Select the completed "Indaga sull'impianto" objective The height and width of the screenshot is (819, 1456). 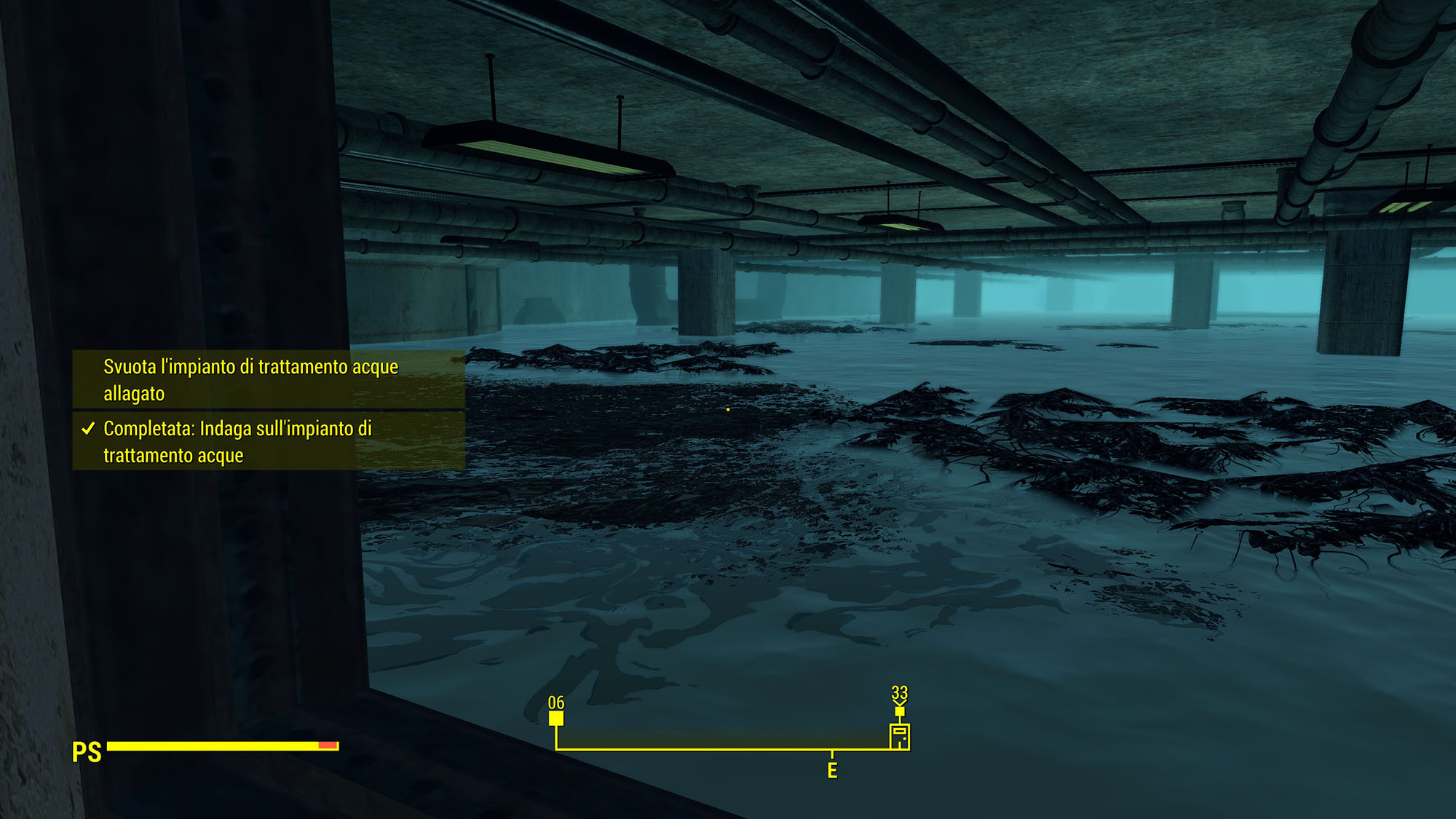point(237,441)
